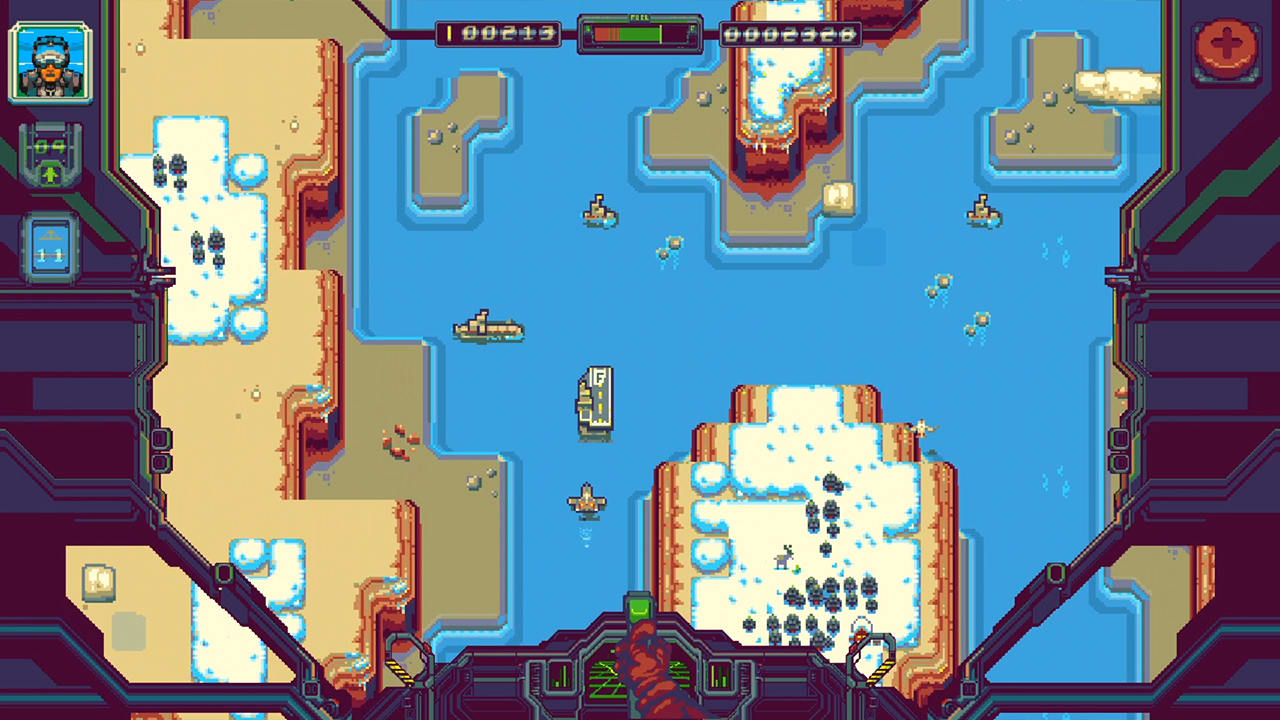Click the gunboat on the left side waters
This screenshot has width=1280, height=720.
pyautogui.click(x=489, y=328)
